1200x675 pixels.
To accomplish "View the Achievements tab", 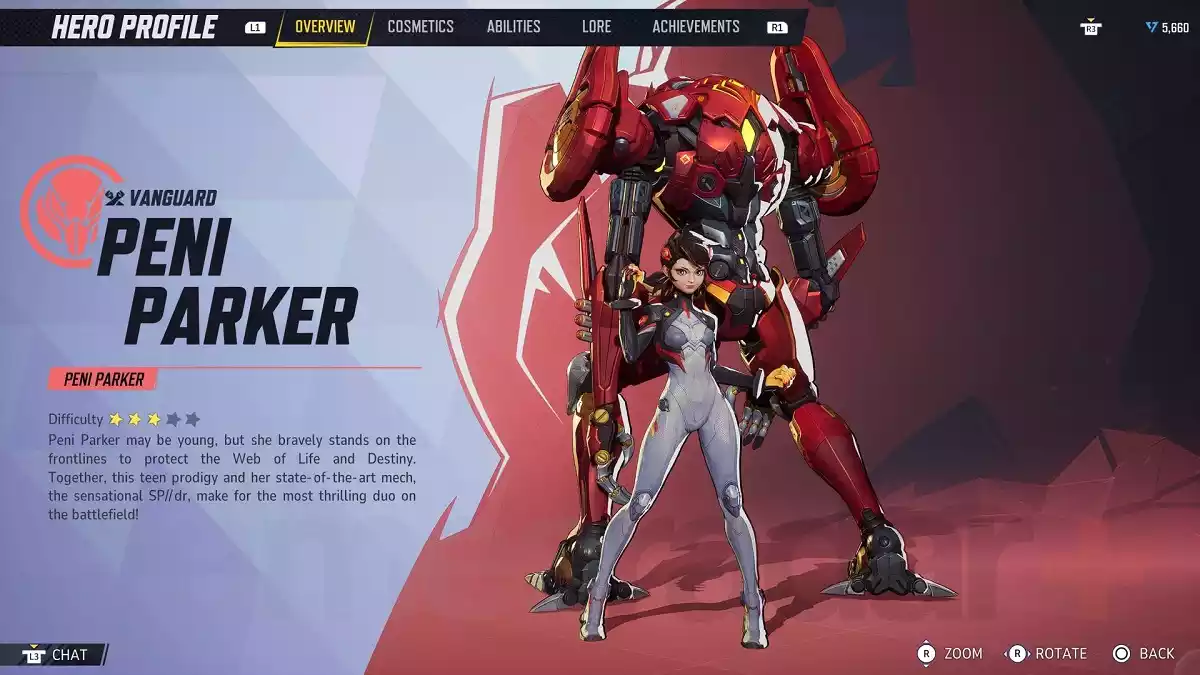I will (696, 27).
